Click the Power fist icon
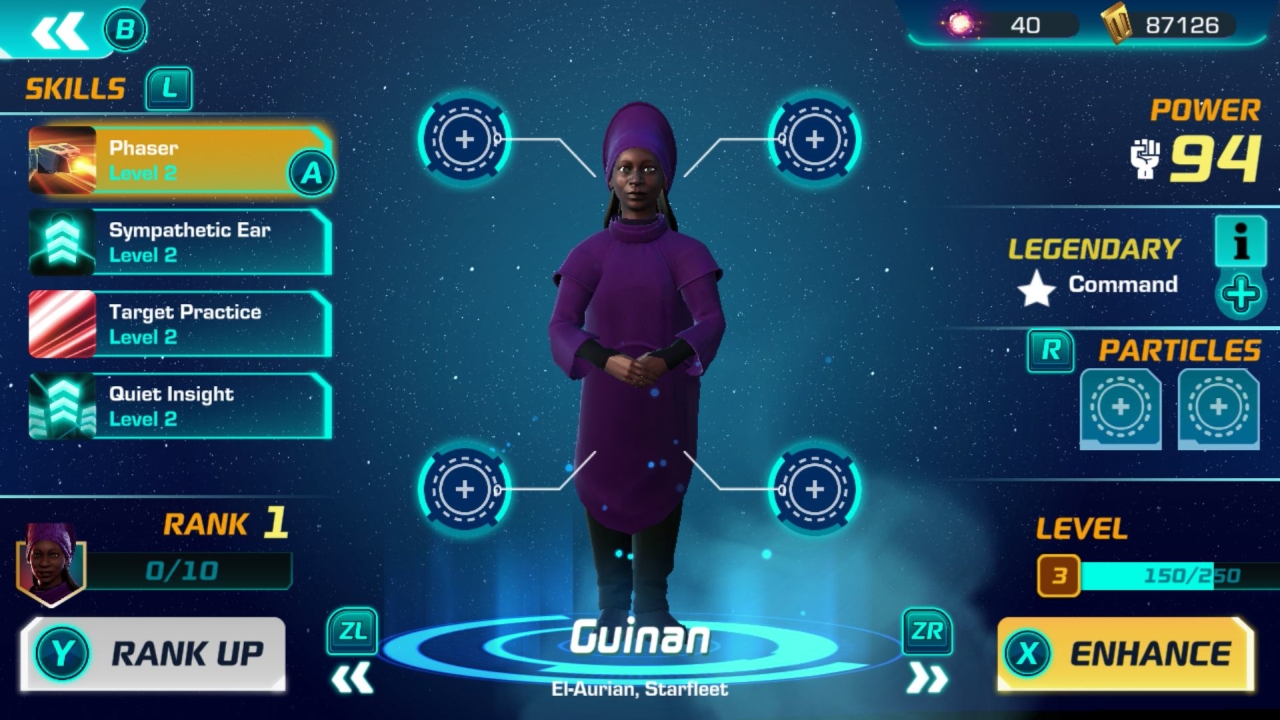Image resolution: width=1280 pixels, height=720 pixels. (x=1143, y=158)
